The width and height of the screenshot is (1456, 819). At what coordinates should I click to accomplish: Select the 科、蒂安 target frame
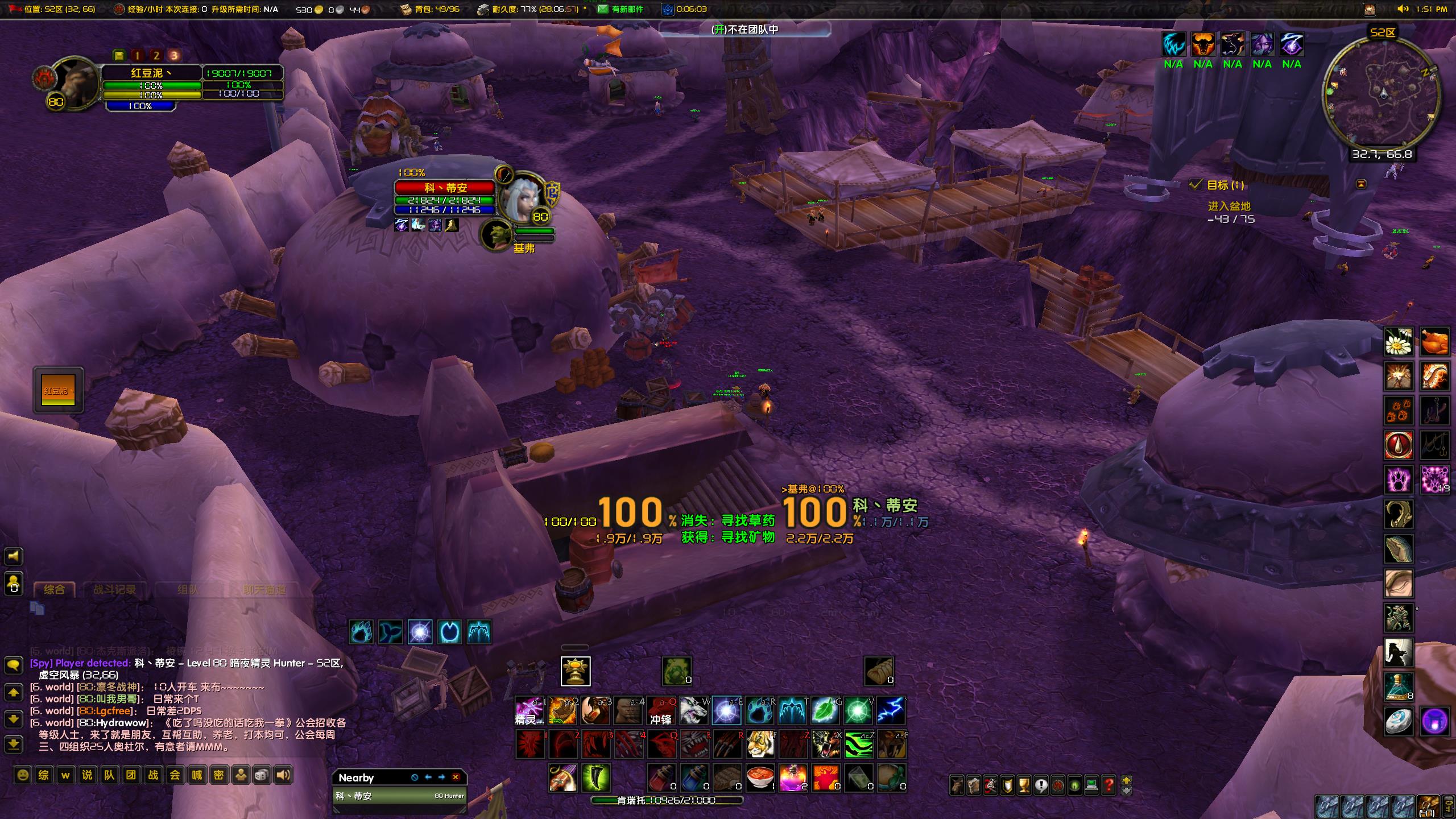pos(445,188)
